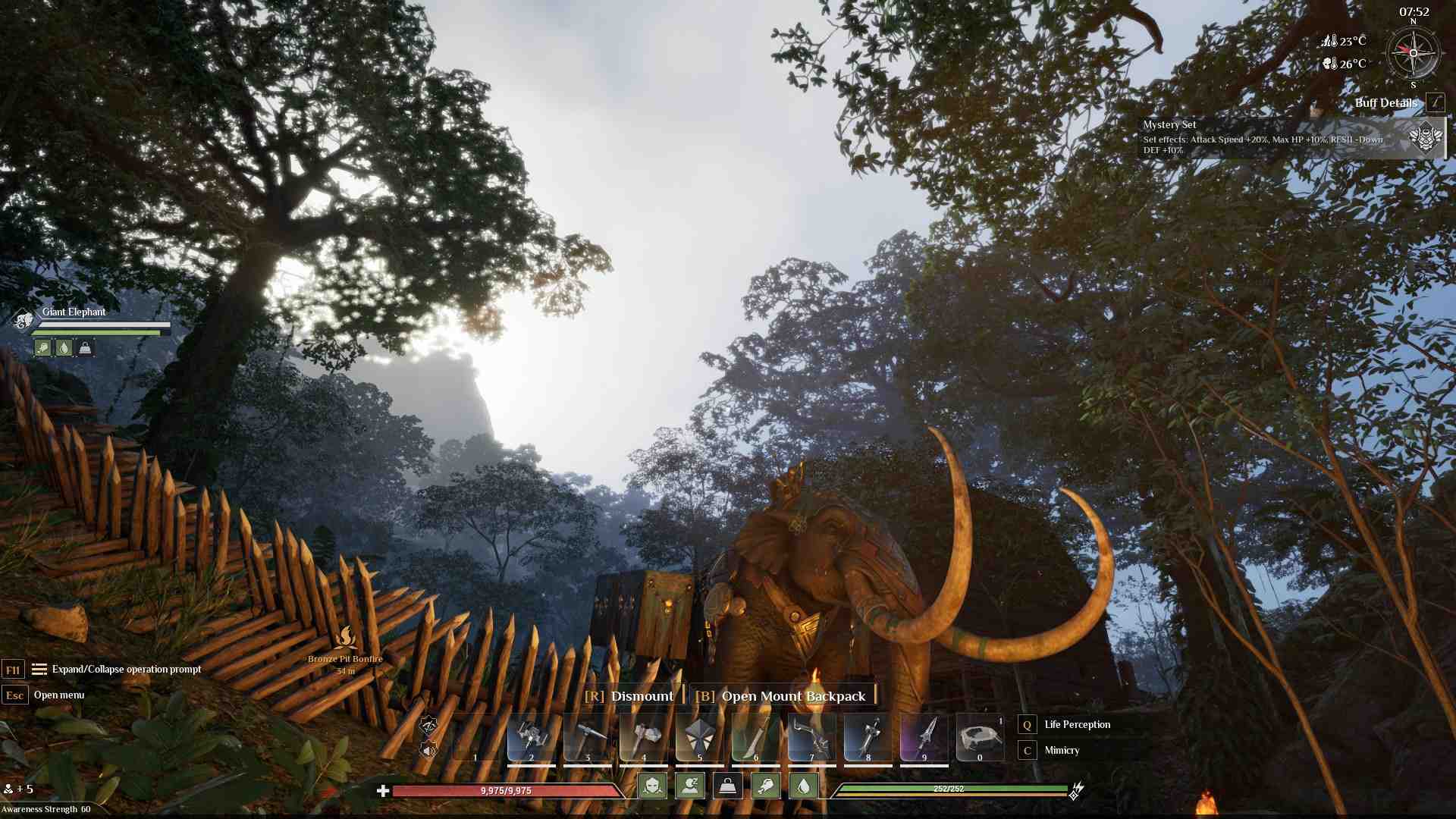Click the red player health bar

pos(508,789)
